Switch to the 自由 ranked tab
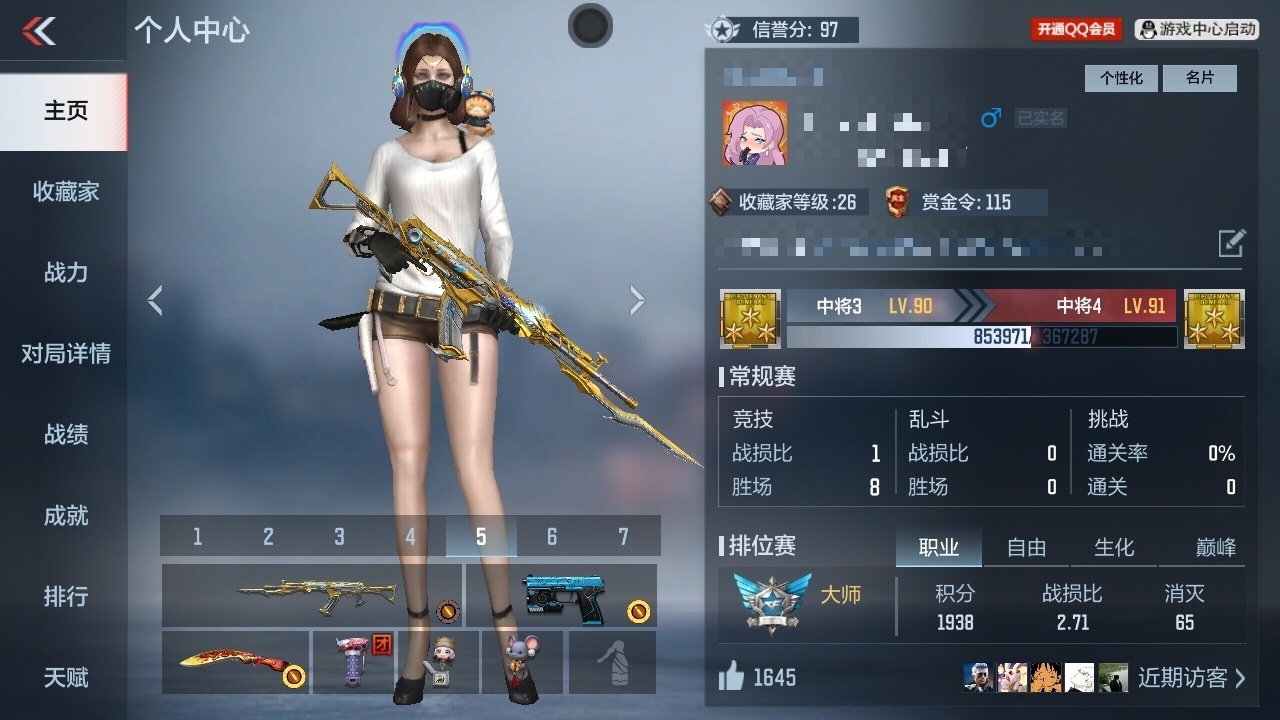 [x=1026, y=547]
